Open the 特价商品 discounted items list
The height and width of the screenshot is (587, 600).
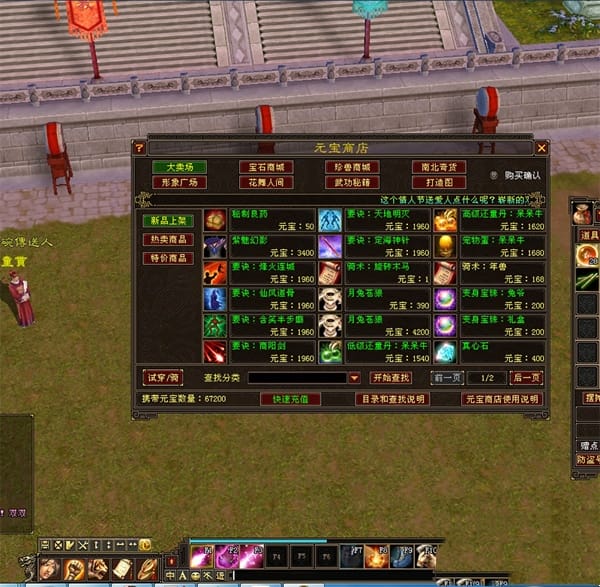point(169,258)
